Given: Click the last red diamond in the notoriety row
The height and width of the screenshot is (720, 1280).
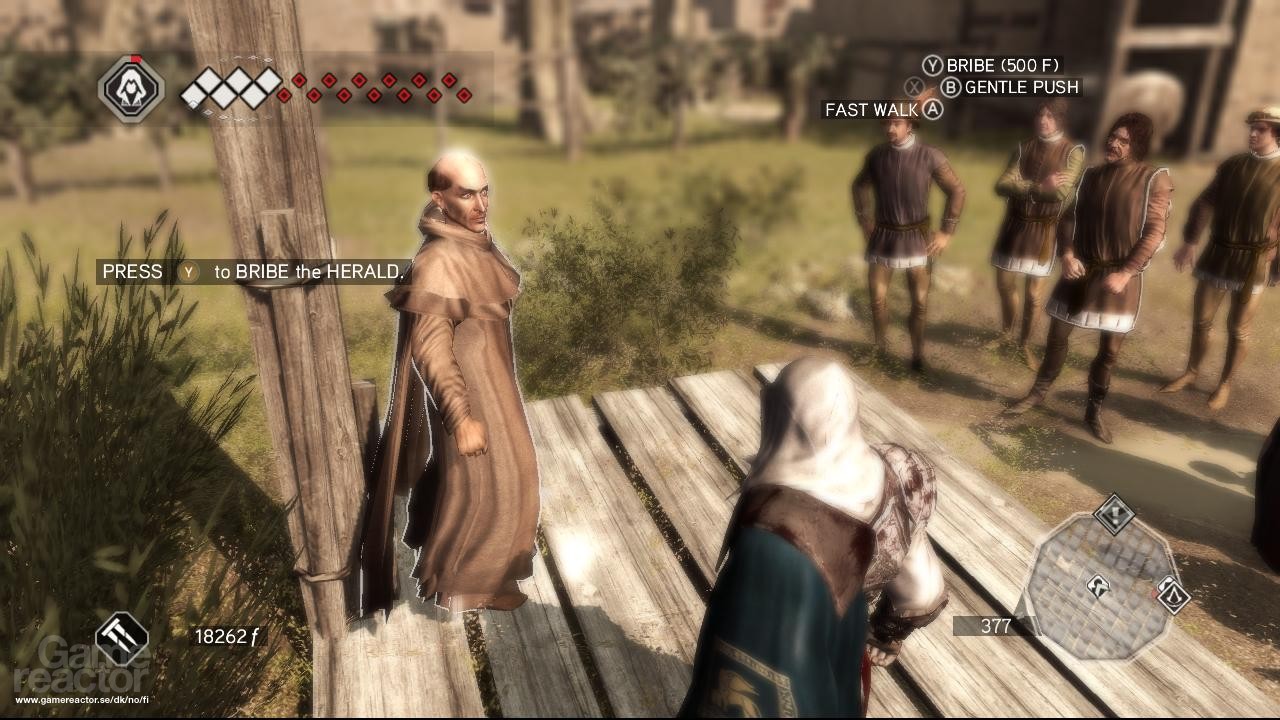Looking at the screenshot, I should [464, 96].
